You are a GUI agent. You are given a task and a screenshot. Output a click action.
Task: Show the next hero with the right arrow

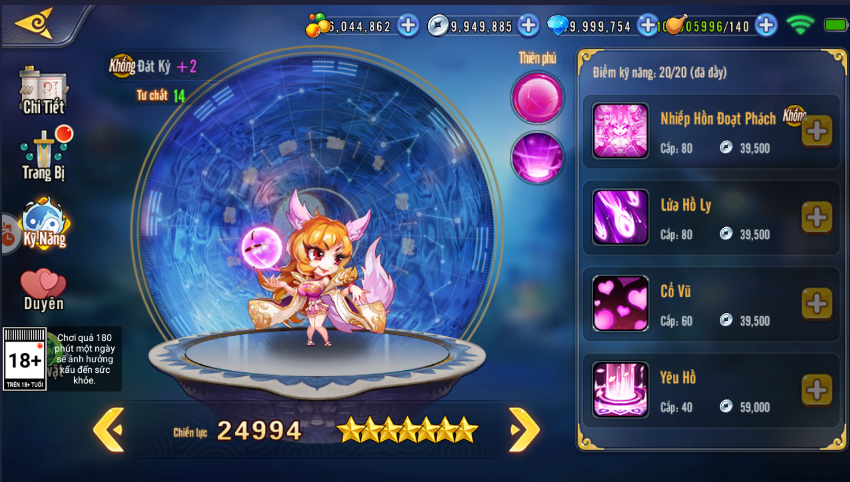pos(524,430)
